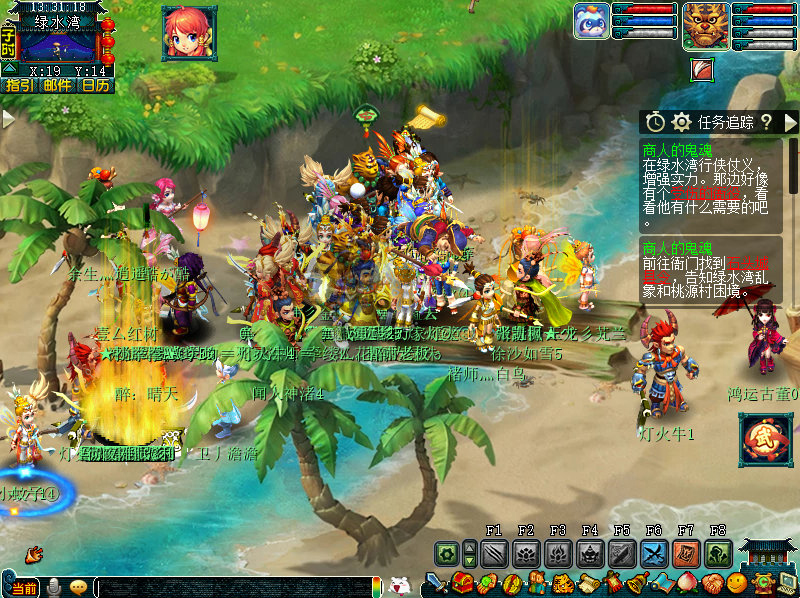Use the F7 orange scroll skill
This screenshot has height=598, width=800.
coord(686,553)
